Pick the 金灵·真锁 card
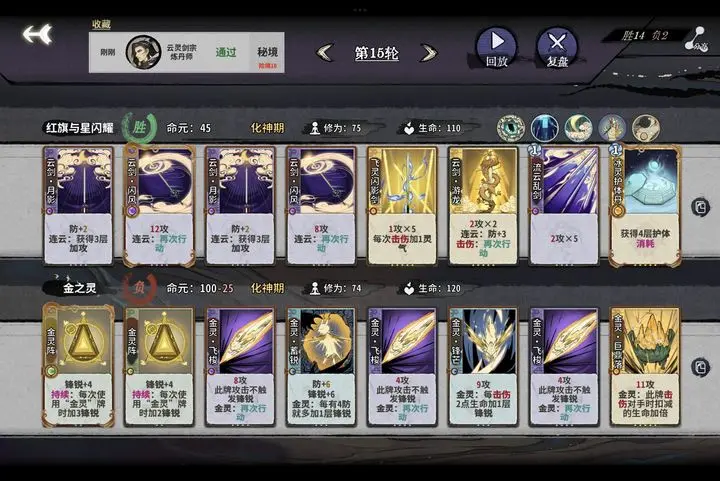This screenshot has height=481, width=720. 321,365
